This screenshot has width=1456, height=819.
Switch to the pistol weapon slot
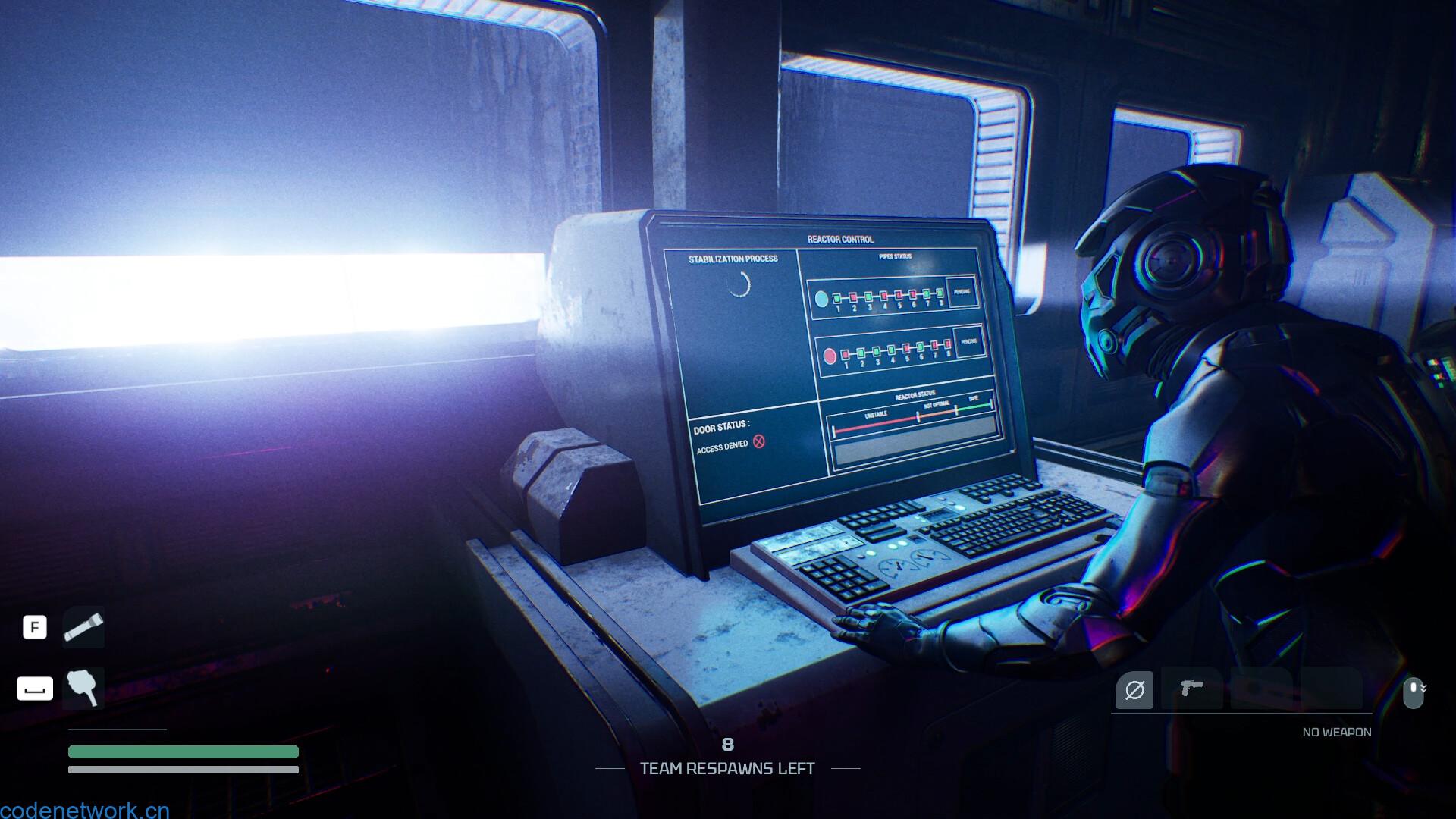[x=1191, y=689]
